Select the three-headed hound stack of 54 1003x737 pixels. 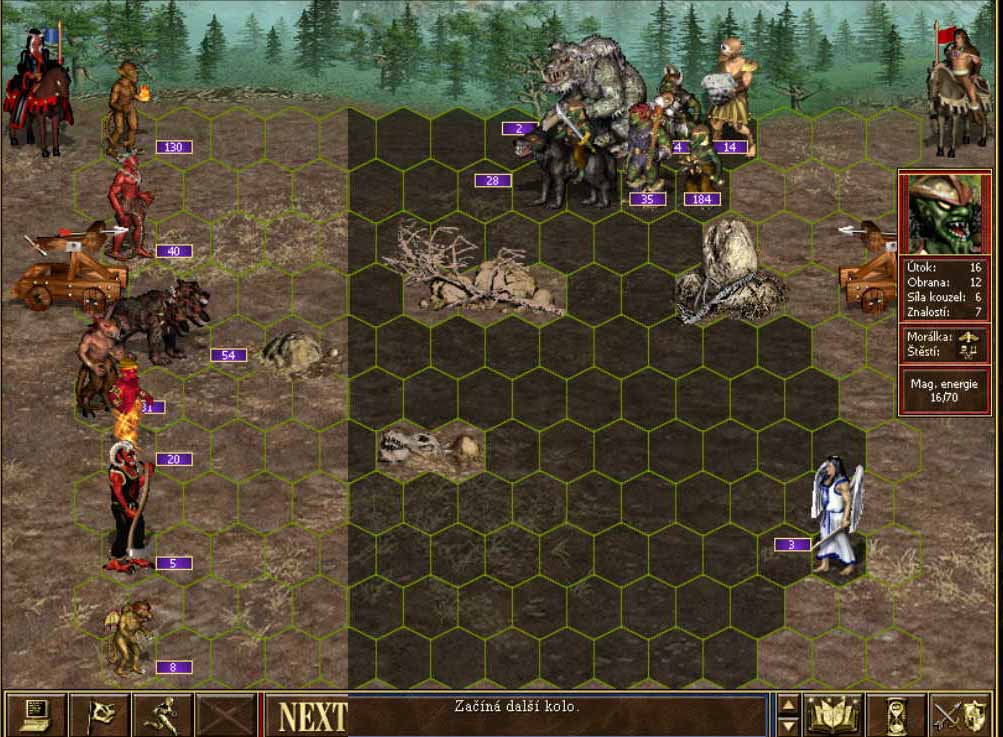(x=160, y=318)
